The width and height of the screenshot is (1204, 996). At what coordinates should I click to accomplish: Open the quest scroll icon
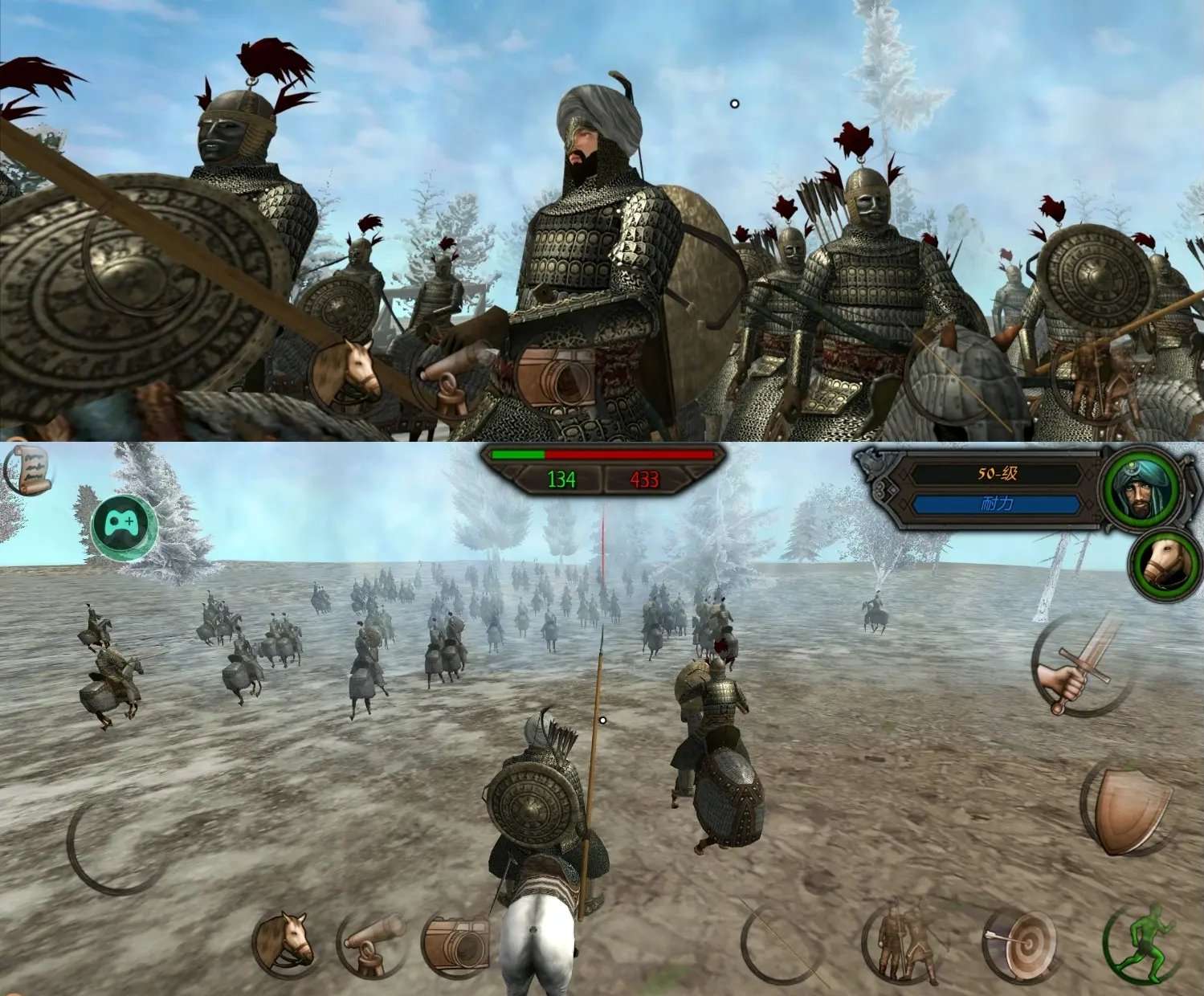29,470
